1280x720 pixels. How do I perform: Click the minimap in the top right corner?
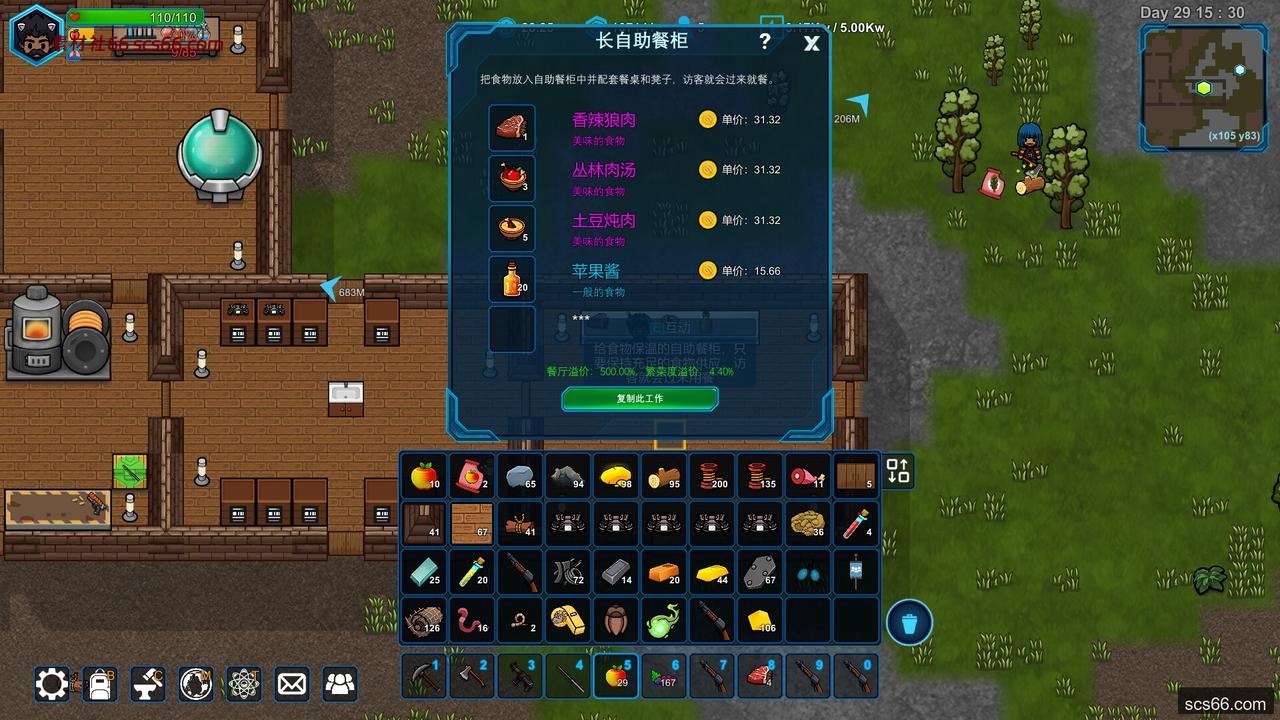coord(1203,80)
